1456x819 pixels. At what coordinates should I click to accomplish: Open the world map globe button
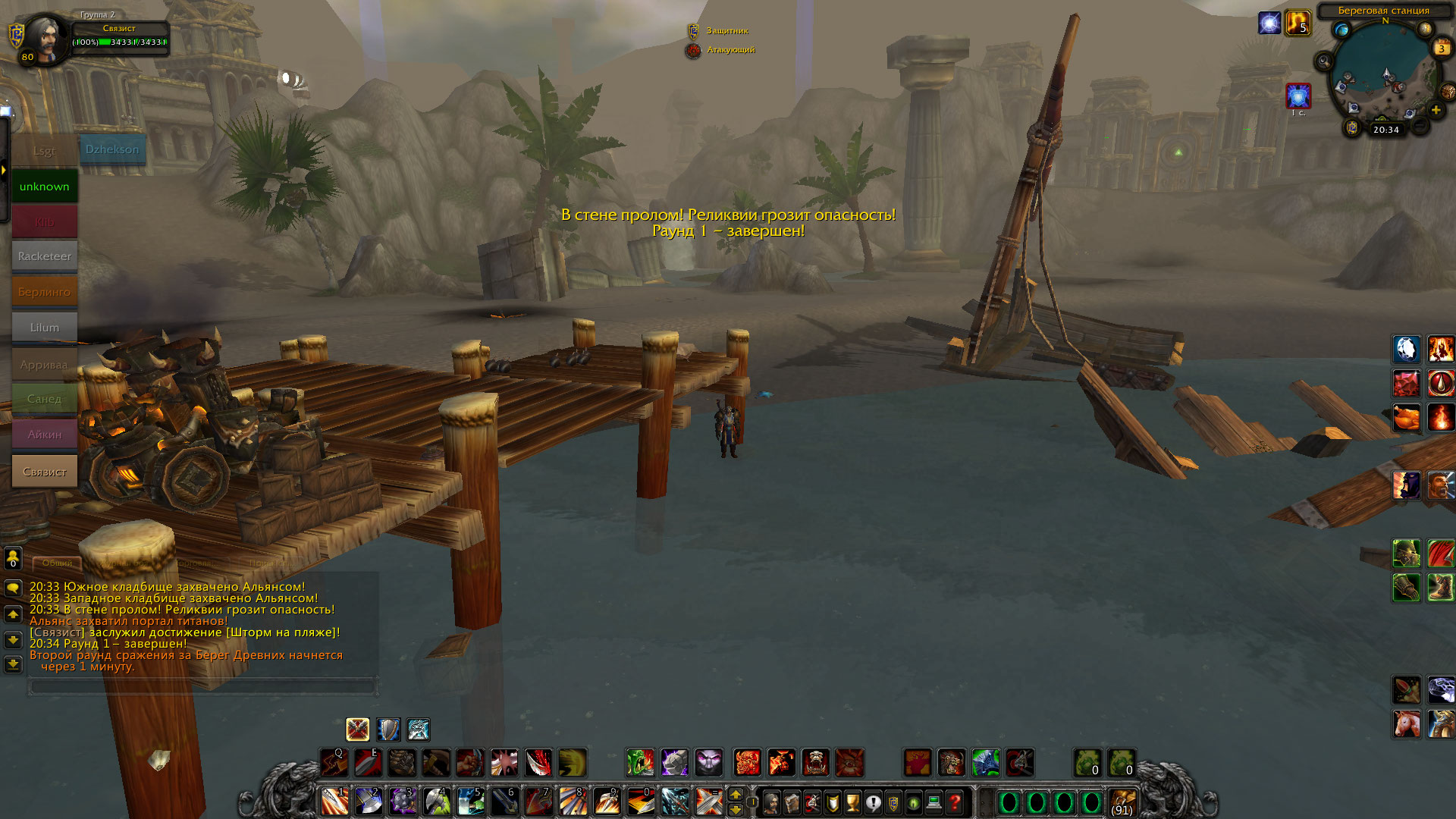click(1341, 30)
